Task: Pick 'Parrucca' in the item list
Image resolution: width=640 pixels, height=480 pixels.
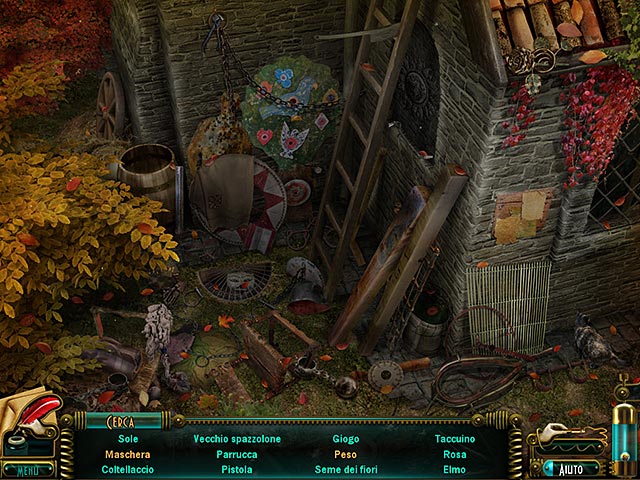Action: (x=237, y=453)
